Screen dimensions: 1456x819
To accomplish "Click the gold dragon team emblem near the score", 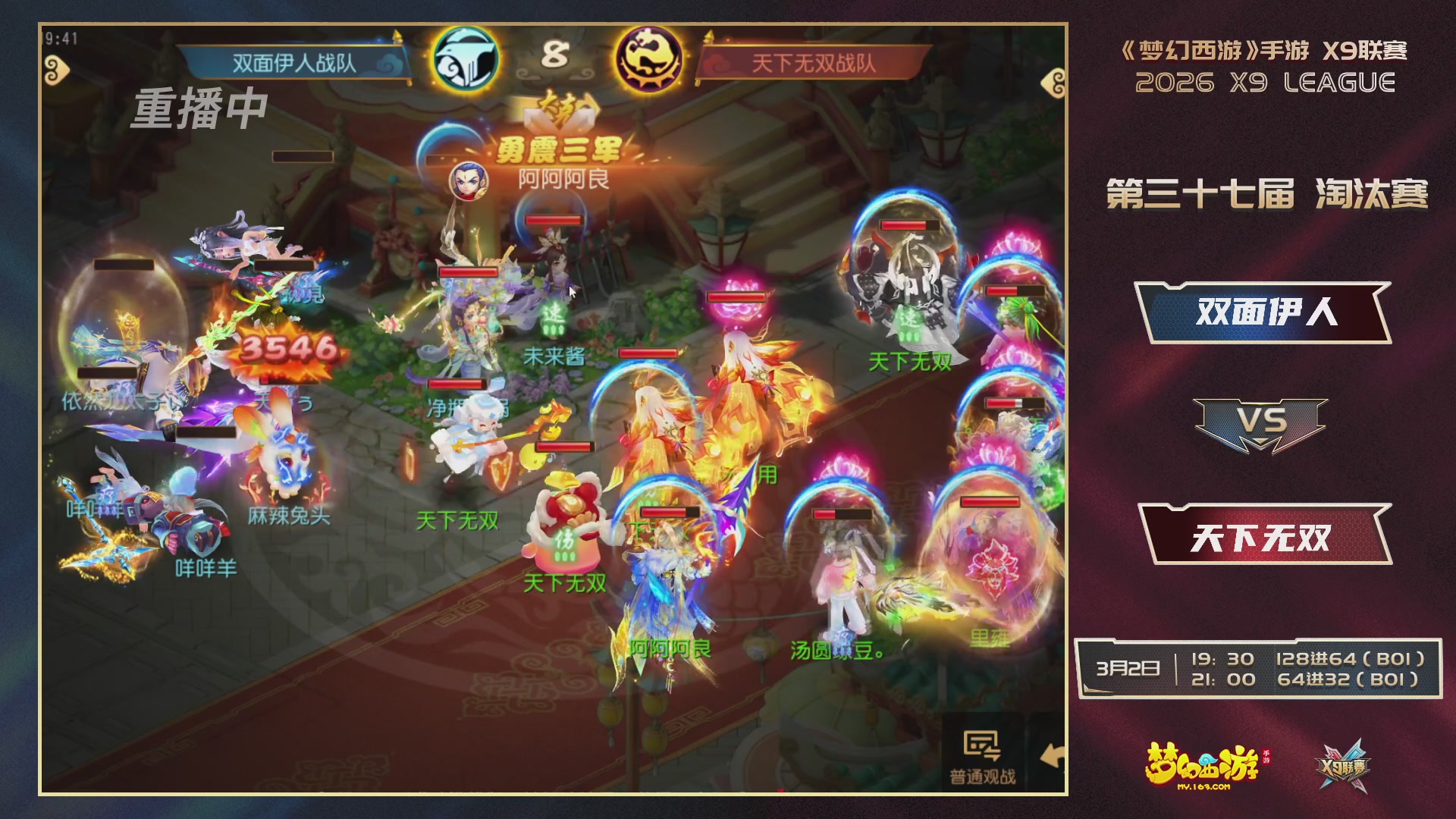I will [651, 57].
